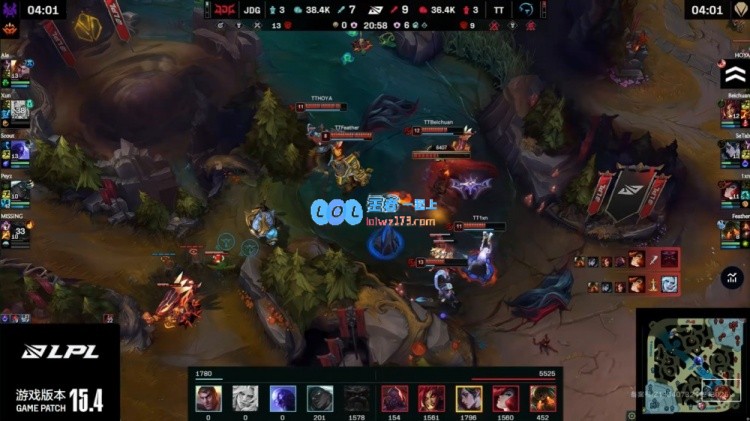Click the champion portrait with 201 damage

320,398
